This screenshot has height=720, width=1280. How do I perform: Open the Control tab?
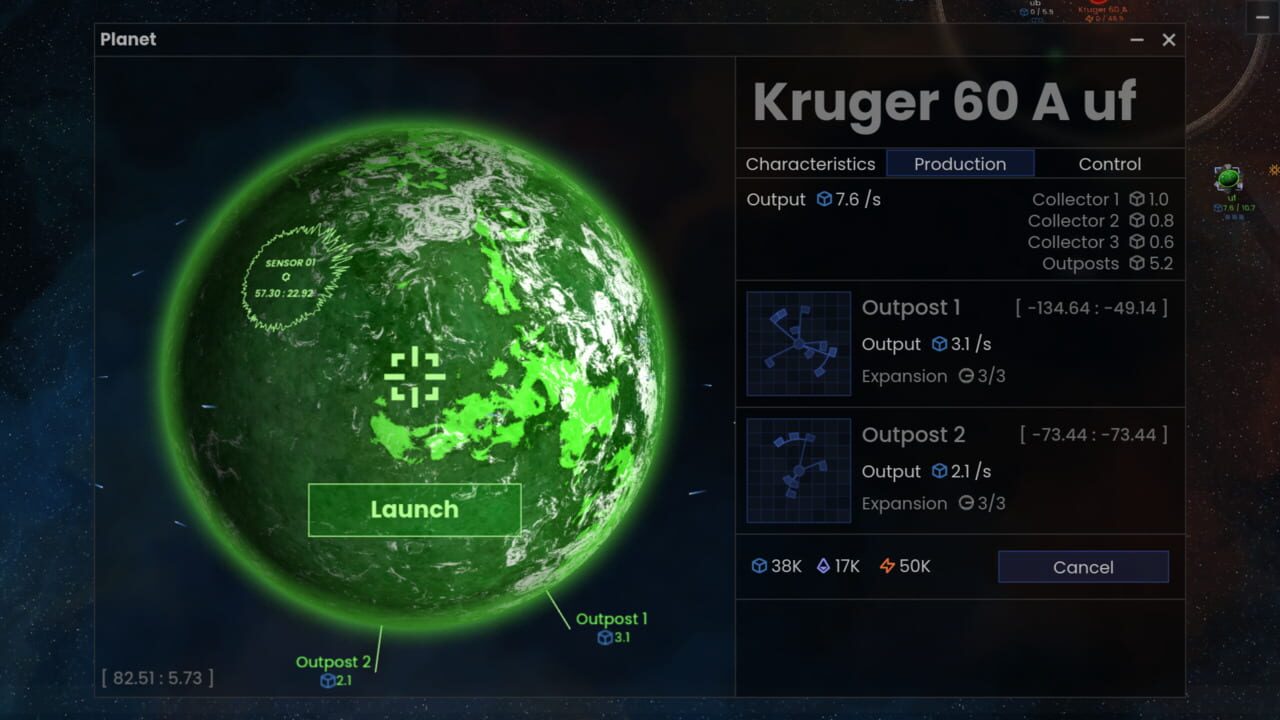tap(1109, 164)
